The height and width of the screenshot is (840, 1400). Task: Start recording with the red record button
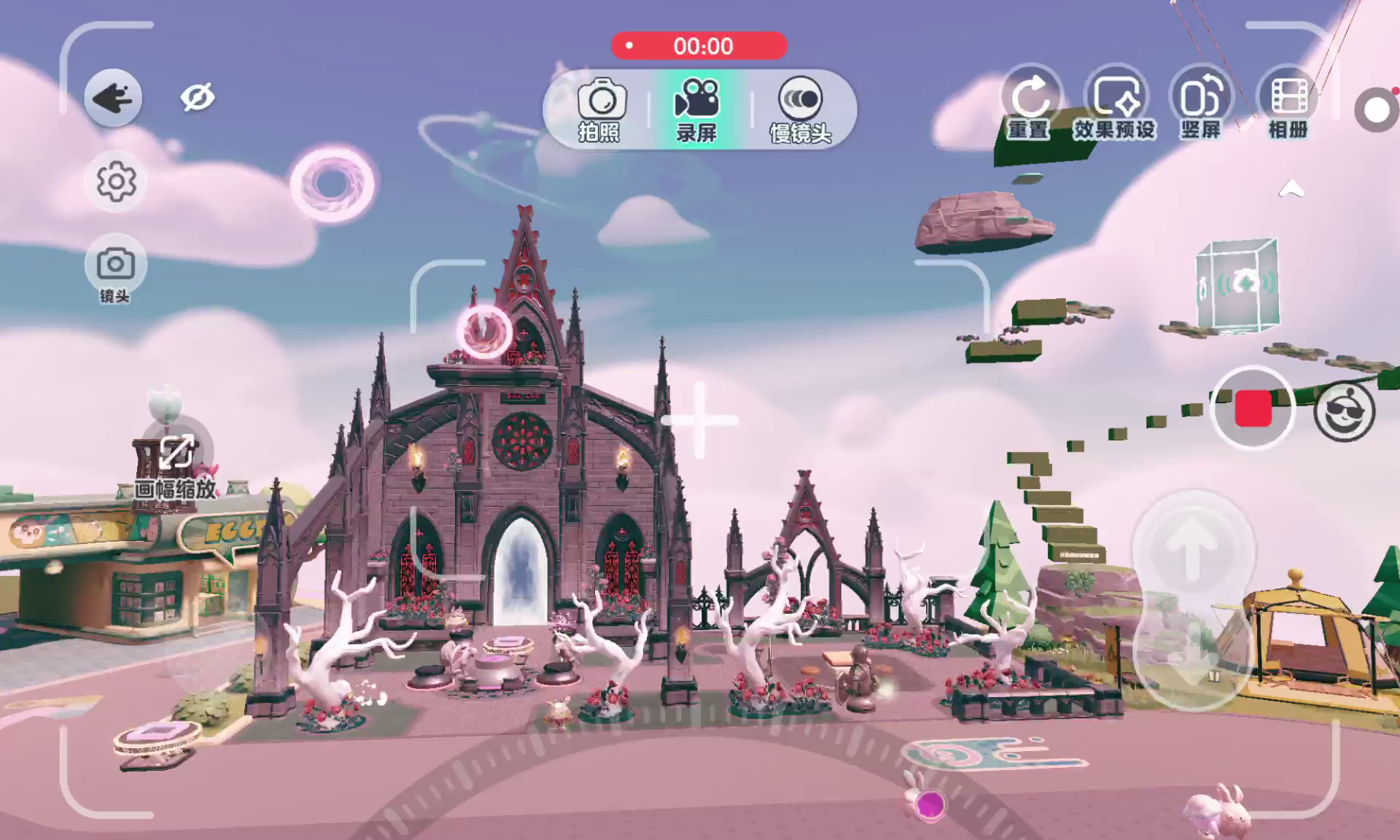(1253, 408)
